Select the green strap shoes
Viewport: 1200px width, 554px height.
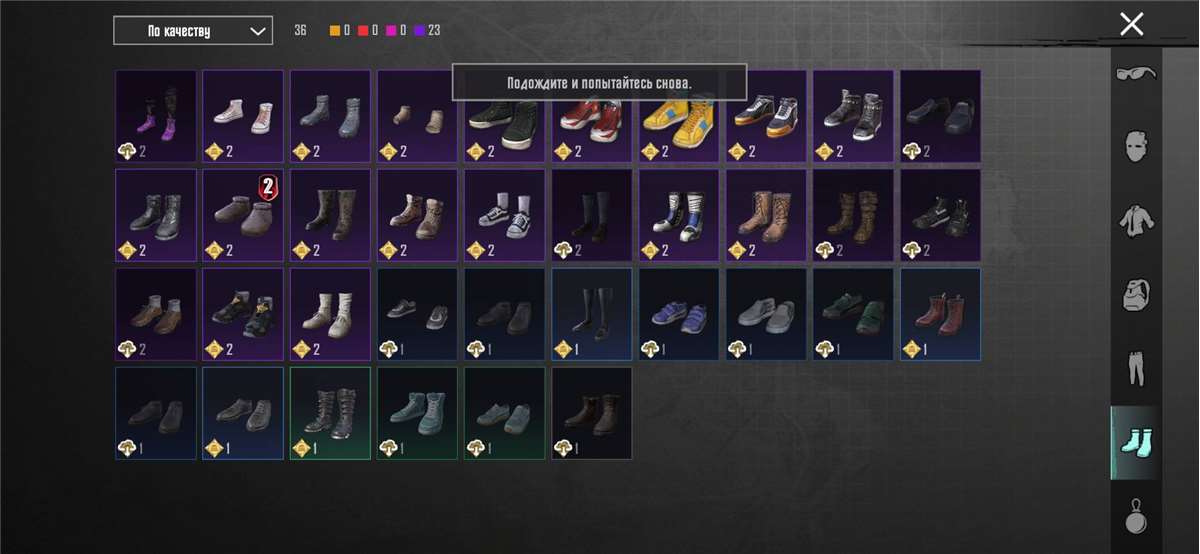pyautogui.click(x=853, y=314)
